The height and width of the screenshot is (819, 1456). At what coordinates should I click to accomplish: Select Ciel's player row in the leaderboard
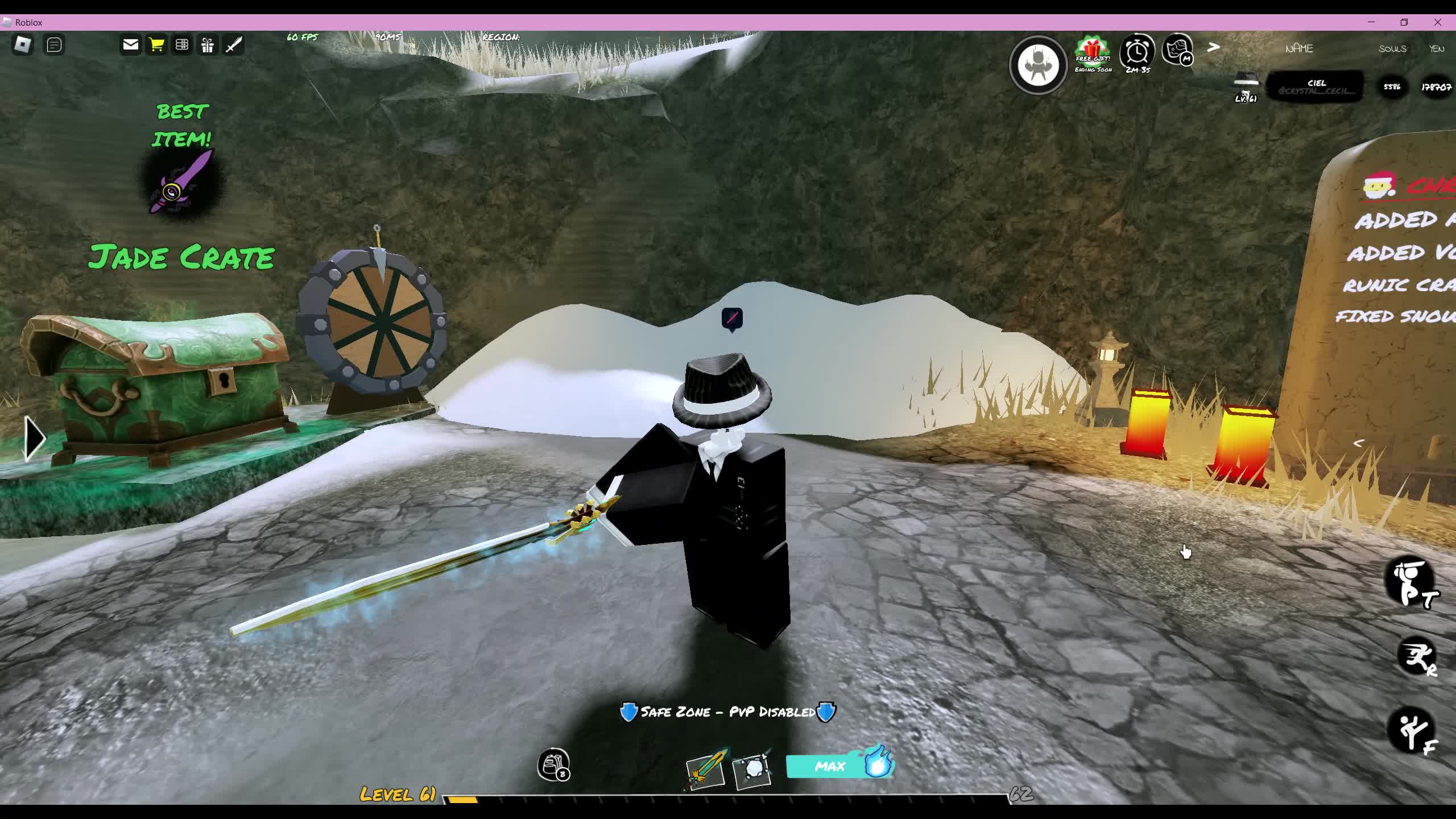click(x=1315, y=87)
